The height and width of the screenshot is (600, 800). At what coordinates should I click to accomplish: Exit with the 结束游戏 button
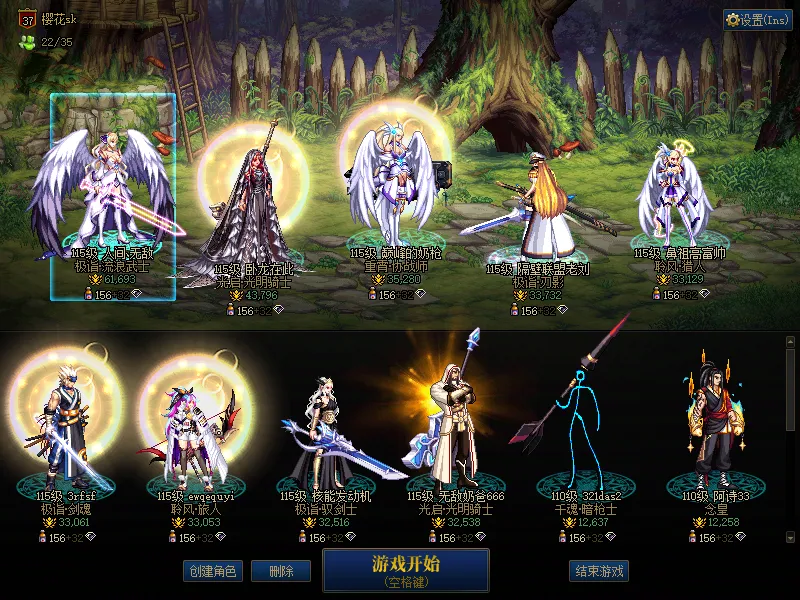(x=599, y=571)
